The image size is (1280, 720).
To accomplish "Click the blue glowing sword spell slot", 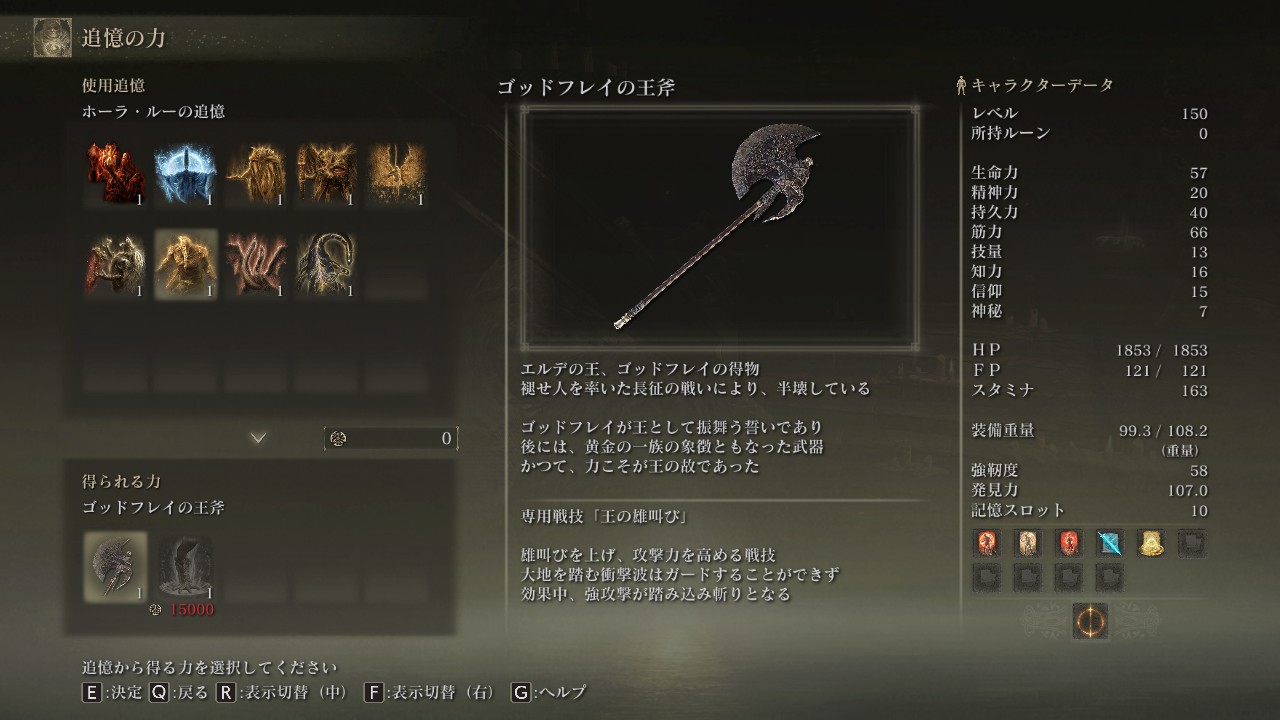I will pyautogui.click(x=1109, y=543).
